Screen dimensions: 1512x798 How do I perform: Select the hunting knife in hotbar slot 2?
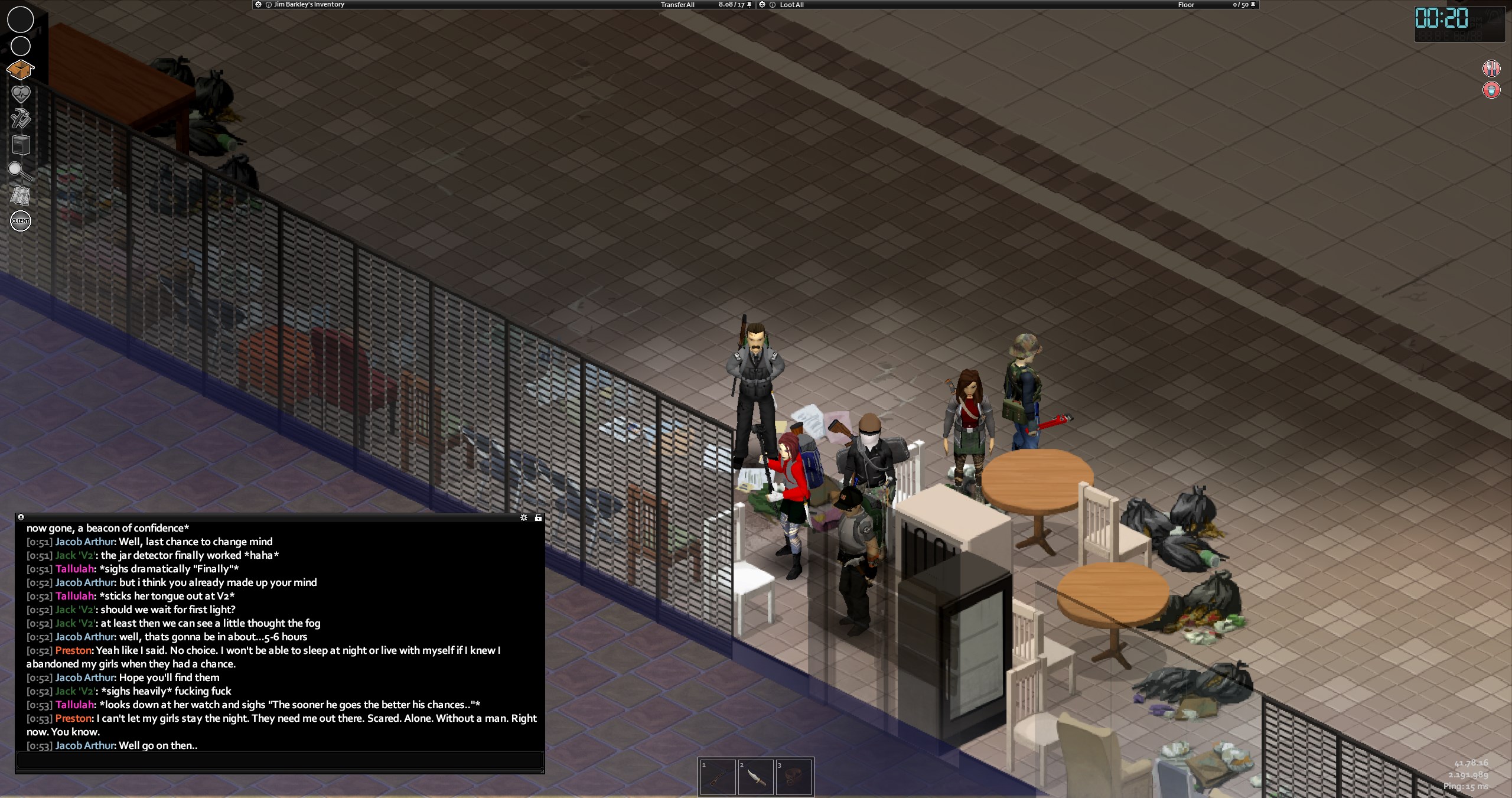(755, 777)
